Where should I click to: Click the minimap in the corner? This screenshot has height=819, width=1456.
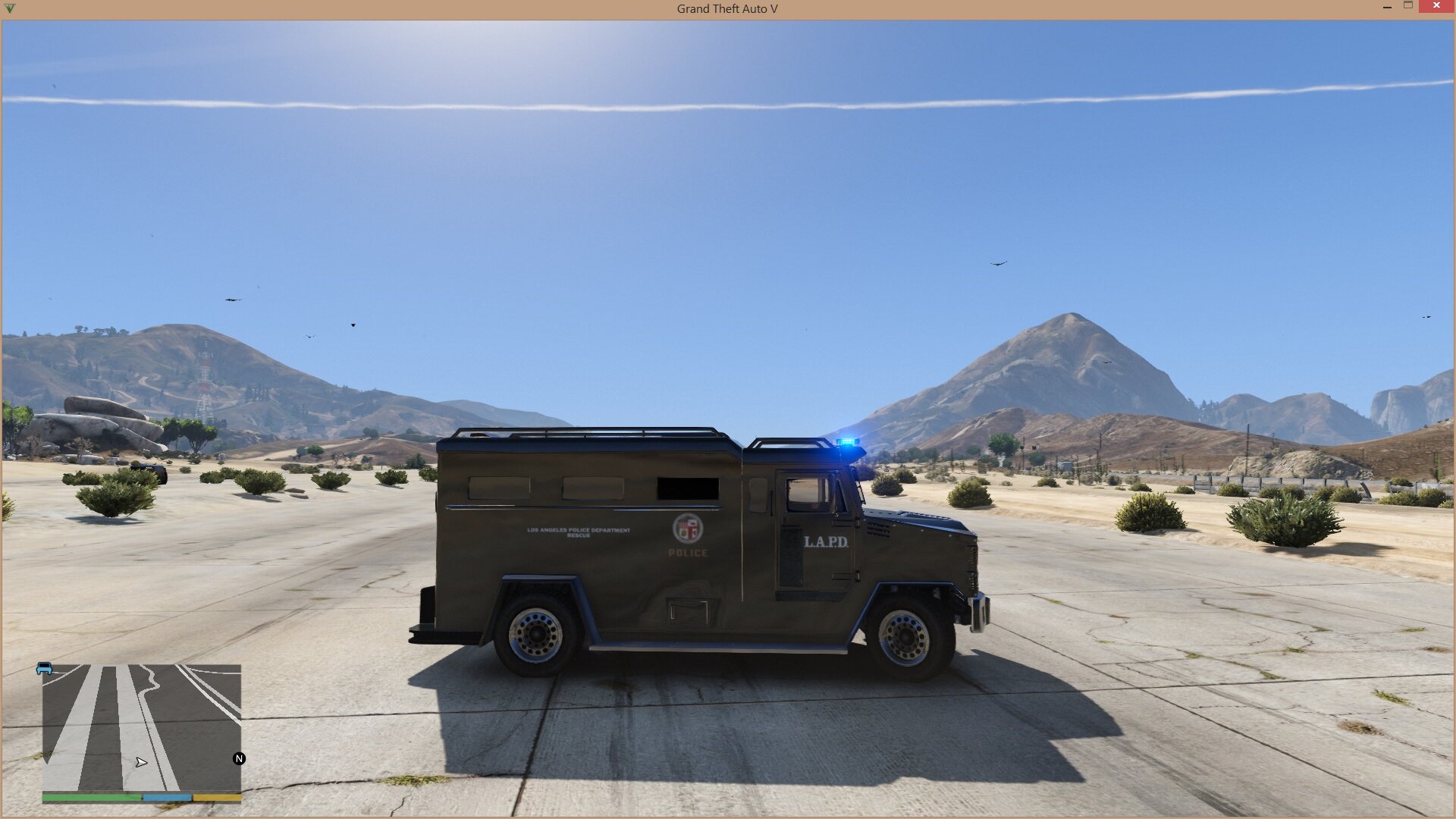[x=142, y=726]
